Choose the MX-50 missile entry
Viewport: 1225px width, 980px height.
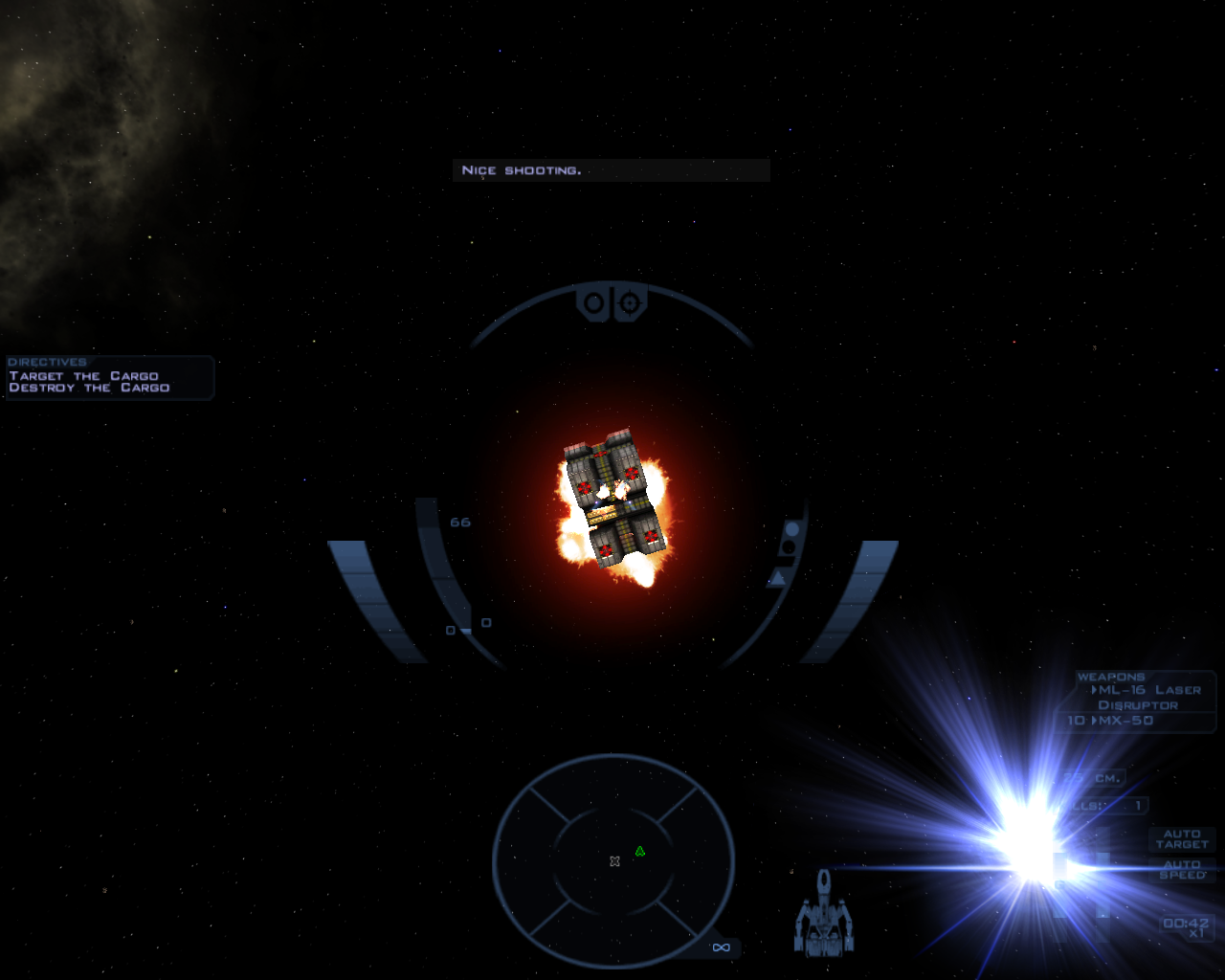point(1125,721)
